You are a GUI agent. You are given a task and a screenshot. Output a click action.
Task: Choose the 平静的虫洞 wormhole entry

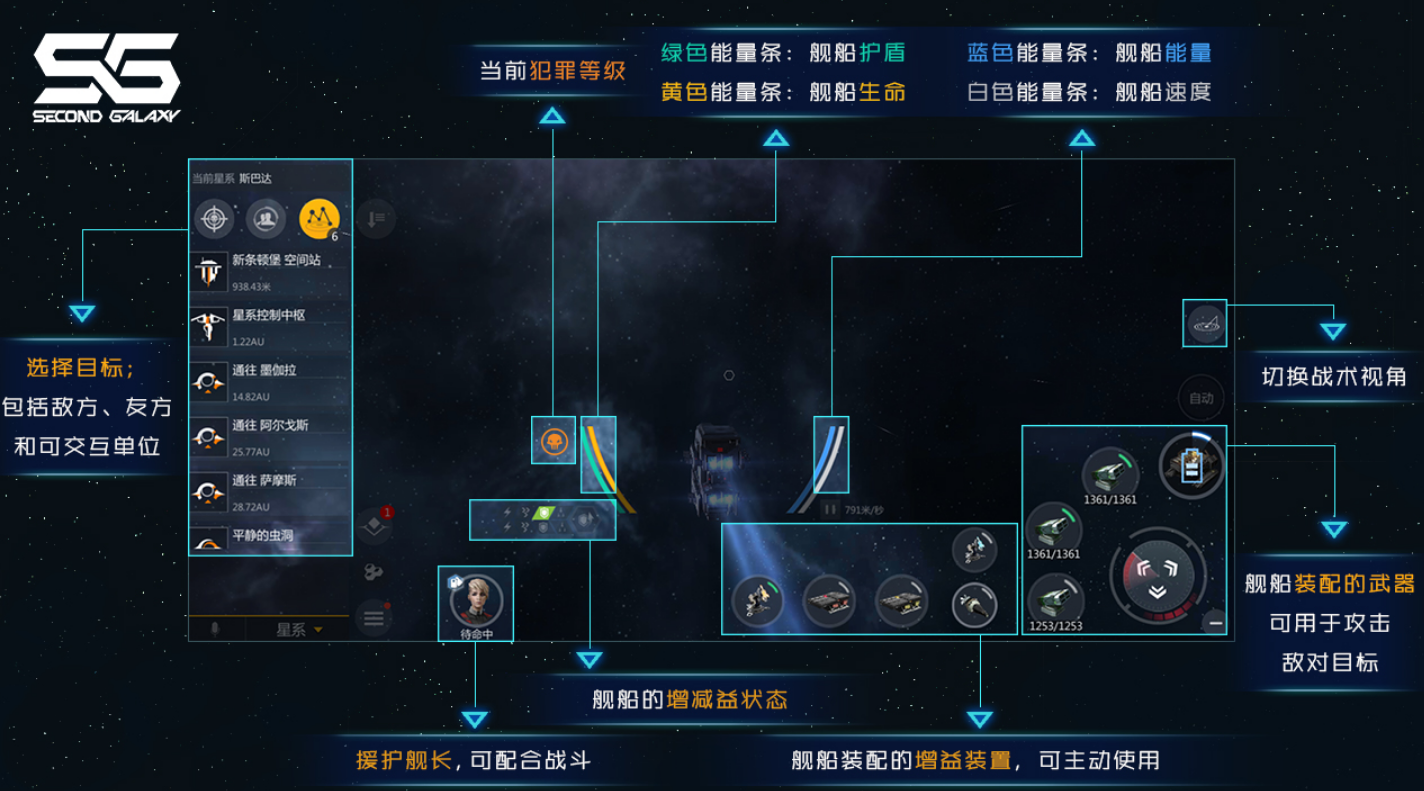tap(270, 537)
